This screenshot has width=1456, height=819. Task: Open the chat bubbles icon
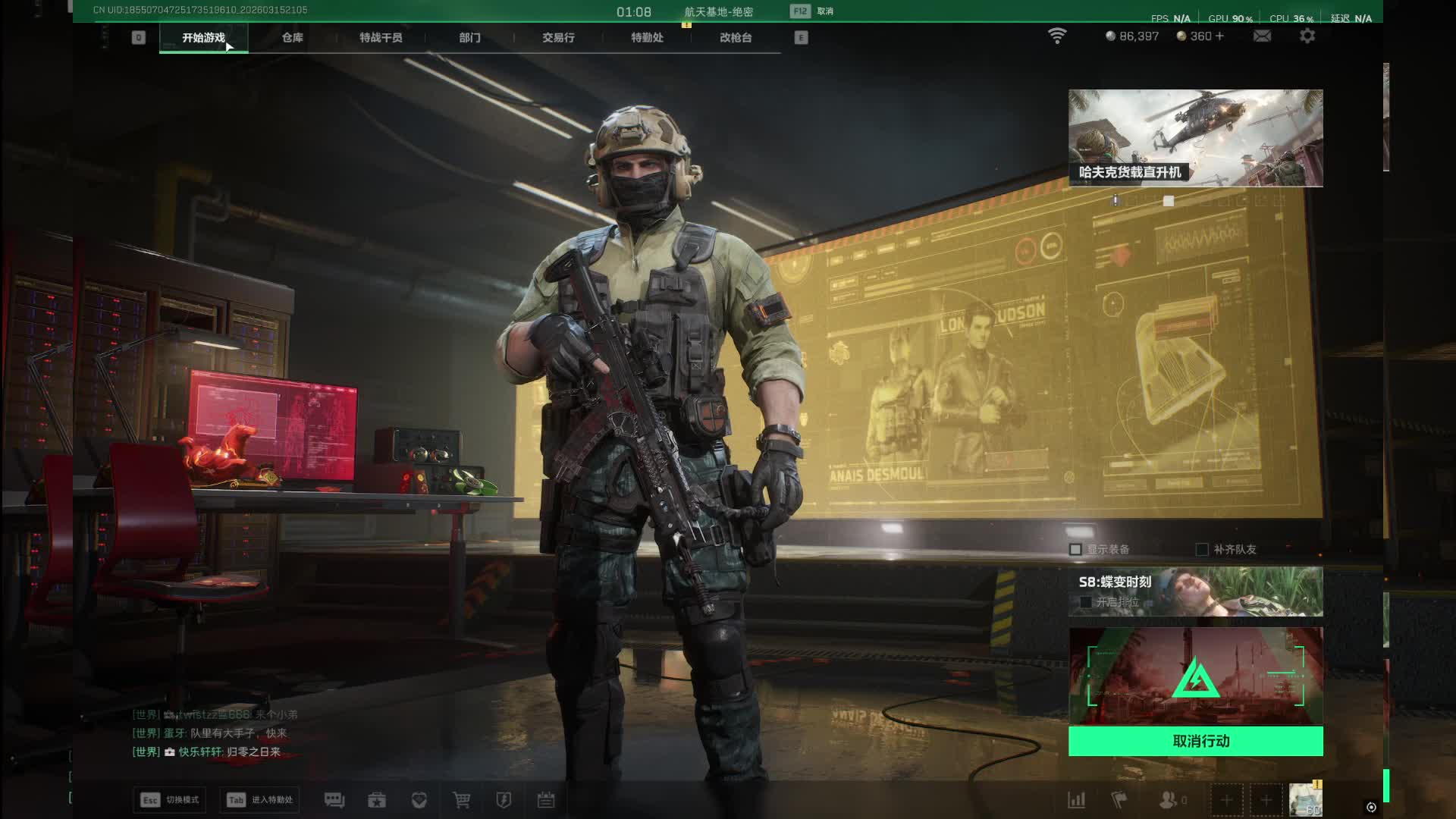pyautogui.click(x=334, y=800)
